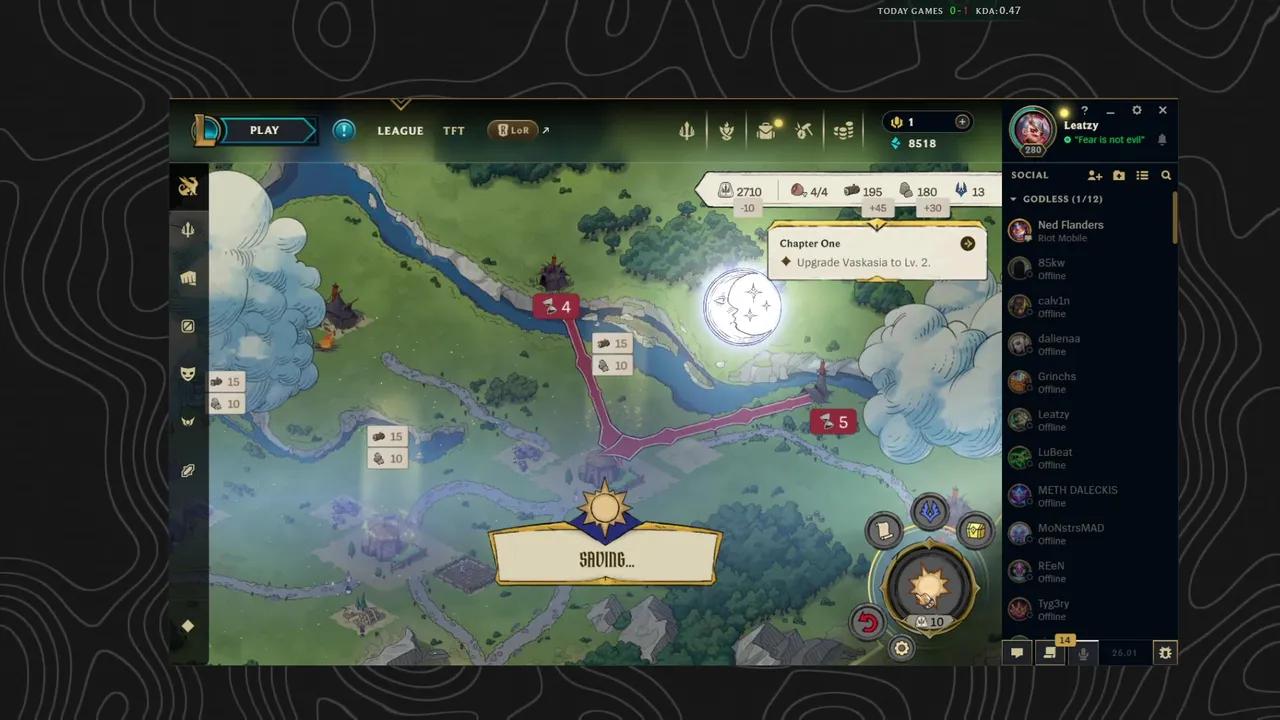Open Chapter One details via the circle arrow
Screen dimensions: 1280x720
966,243
